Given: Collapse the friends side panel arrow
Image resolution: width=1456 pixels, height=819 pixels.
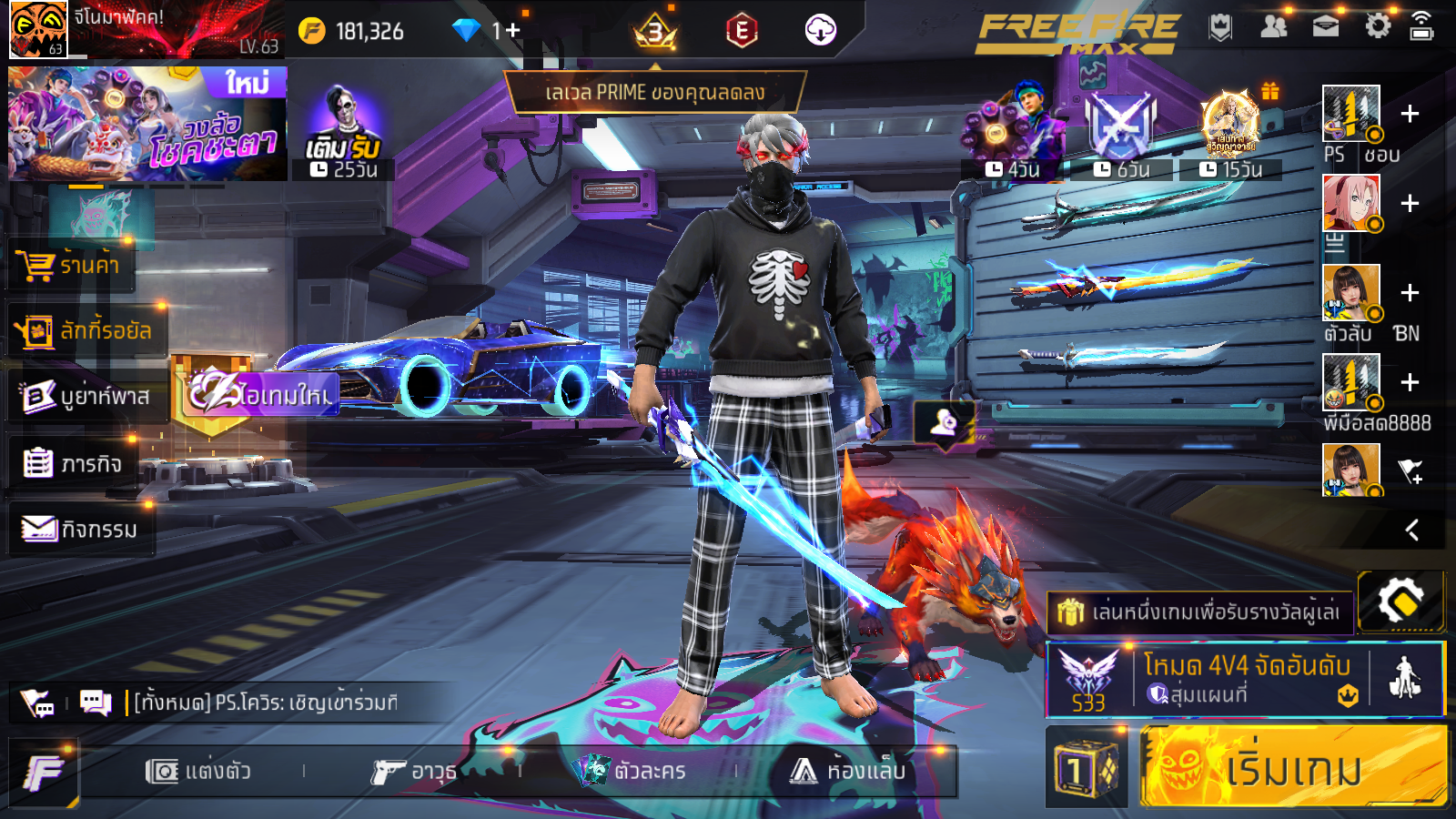Looking at the screenshot, I should click(1411, 530).
